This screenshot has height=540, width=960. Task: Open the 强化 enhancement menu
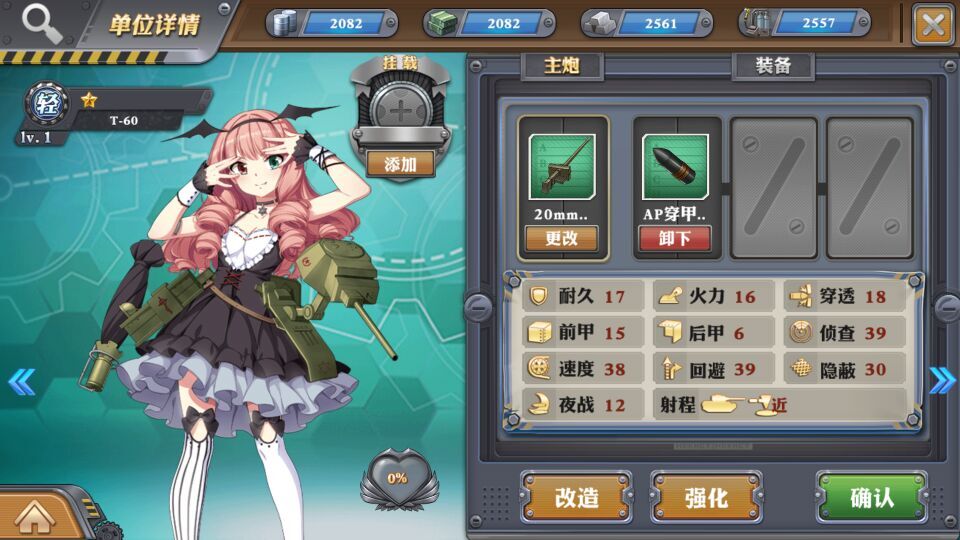tap(706, 497)
